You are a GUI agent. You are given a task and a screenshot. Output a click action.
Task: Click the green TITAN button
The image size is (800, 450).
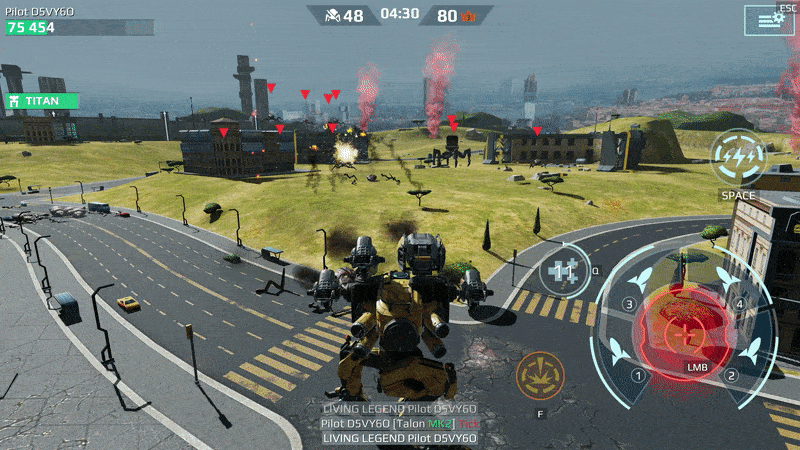tap(40, 101)
